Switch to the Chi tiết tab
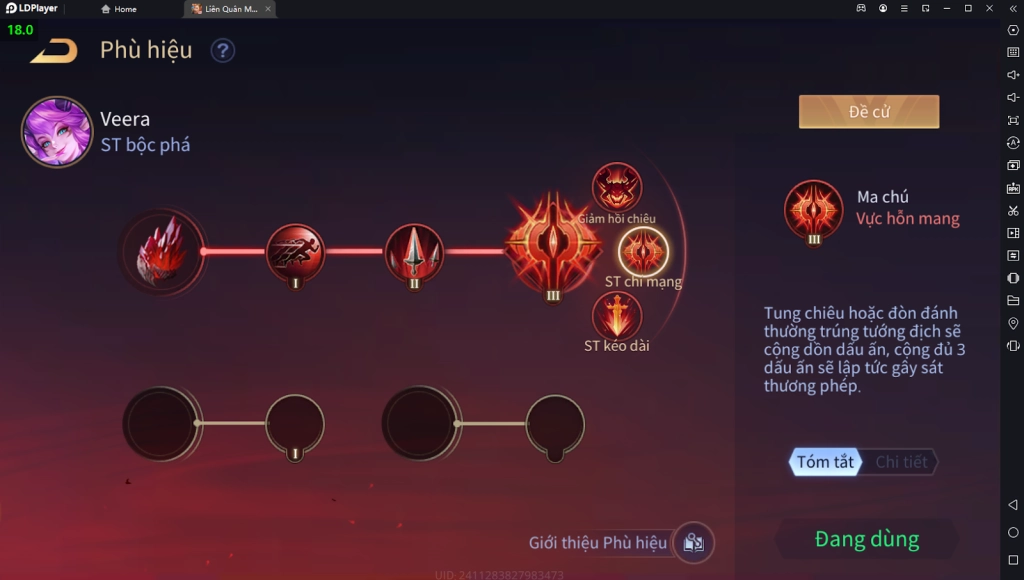1024x580 pixels. click(x=901, y=462)
